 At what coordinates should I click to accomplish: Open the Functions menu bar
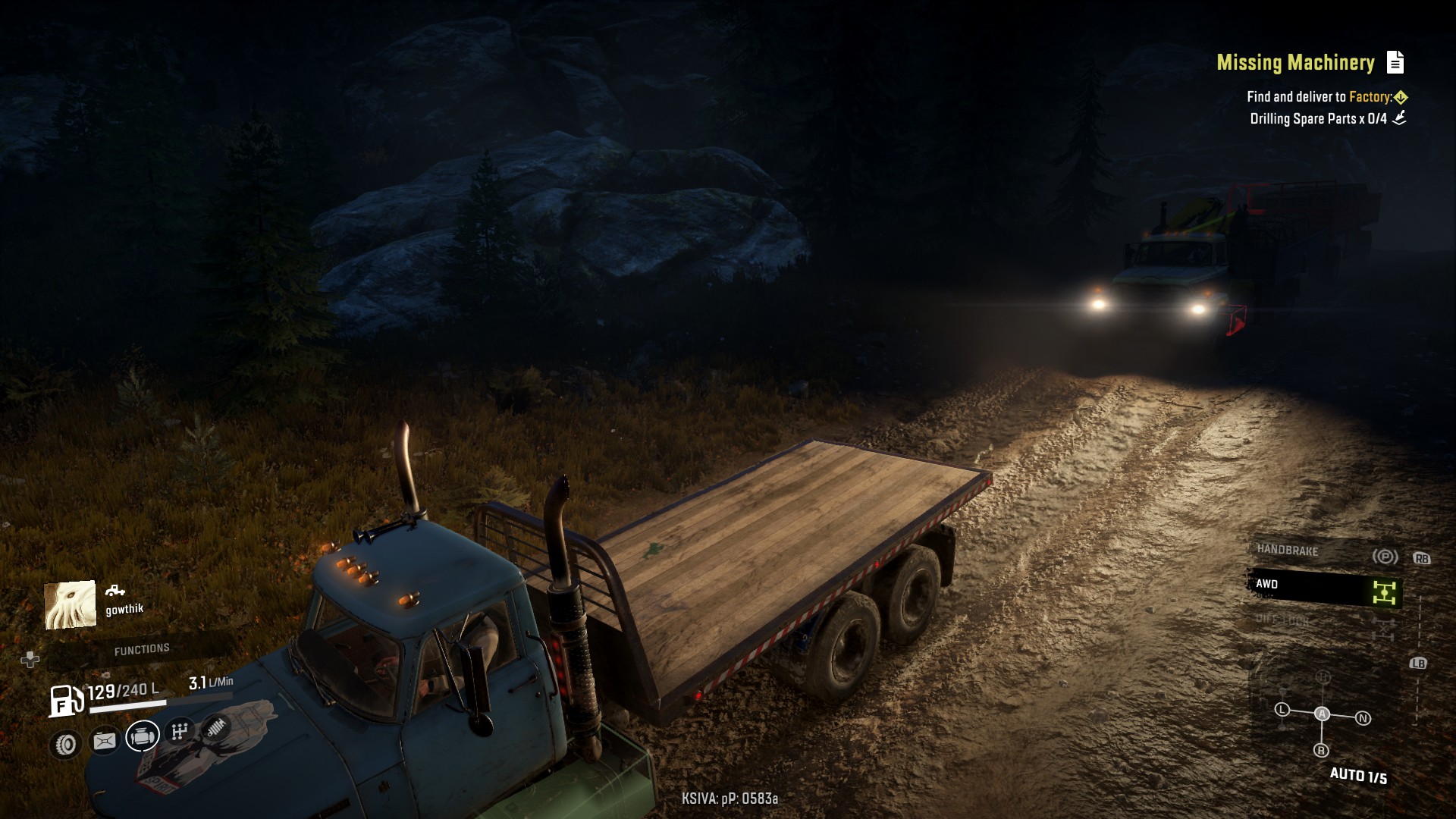(142, 650)
